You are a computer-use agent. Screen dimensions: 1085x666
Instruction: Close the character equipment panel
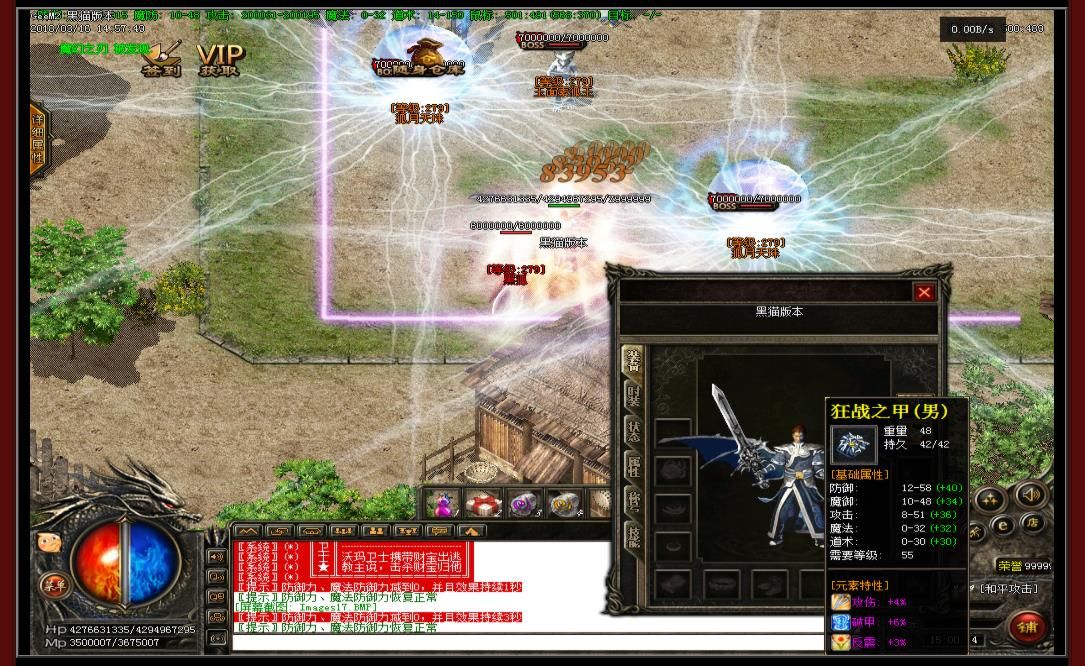click(924, 292)
